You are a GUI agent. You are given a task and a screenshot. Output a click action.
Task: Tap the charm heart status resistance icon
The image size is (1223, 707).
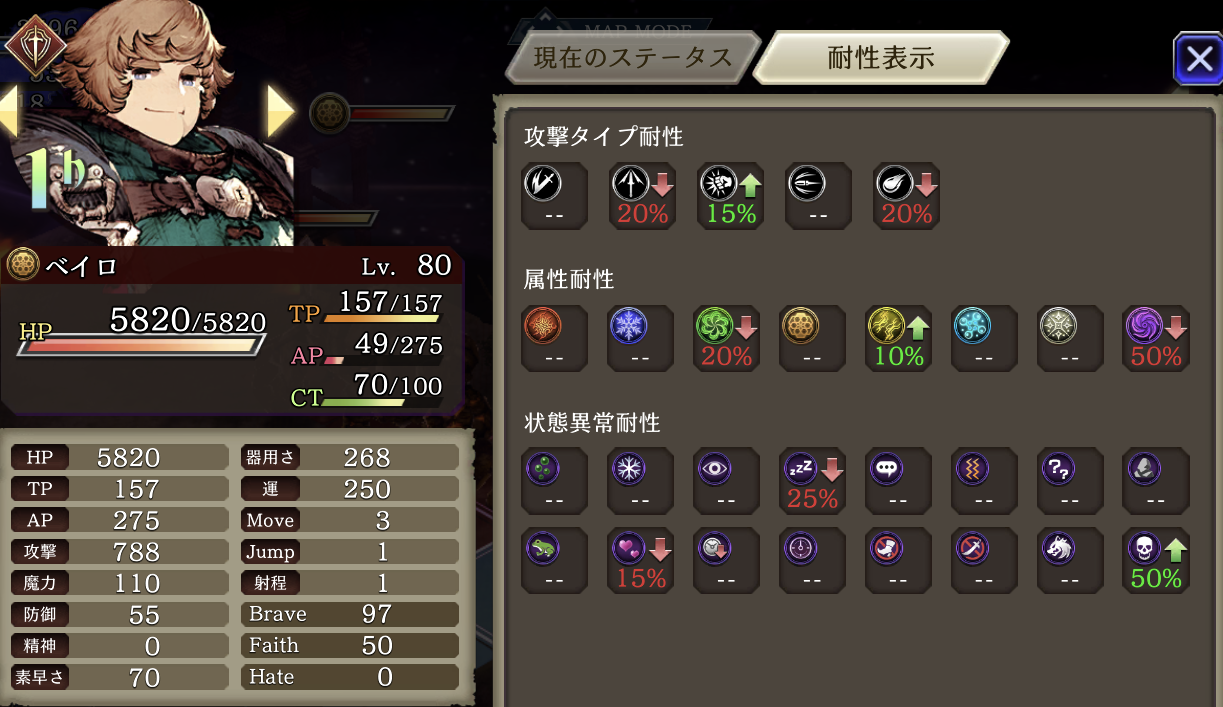(629, 548)
